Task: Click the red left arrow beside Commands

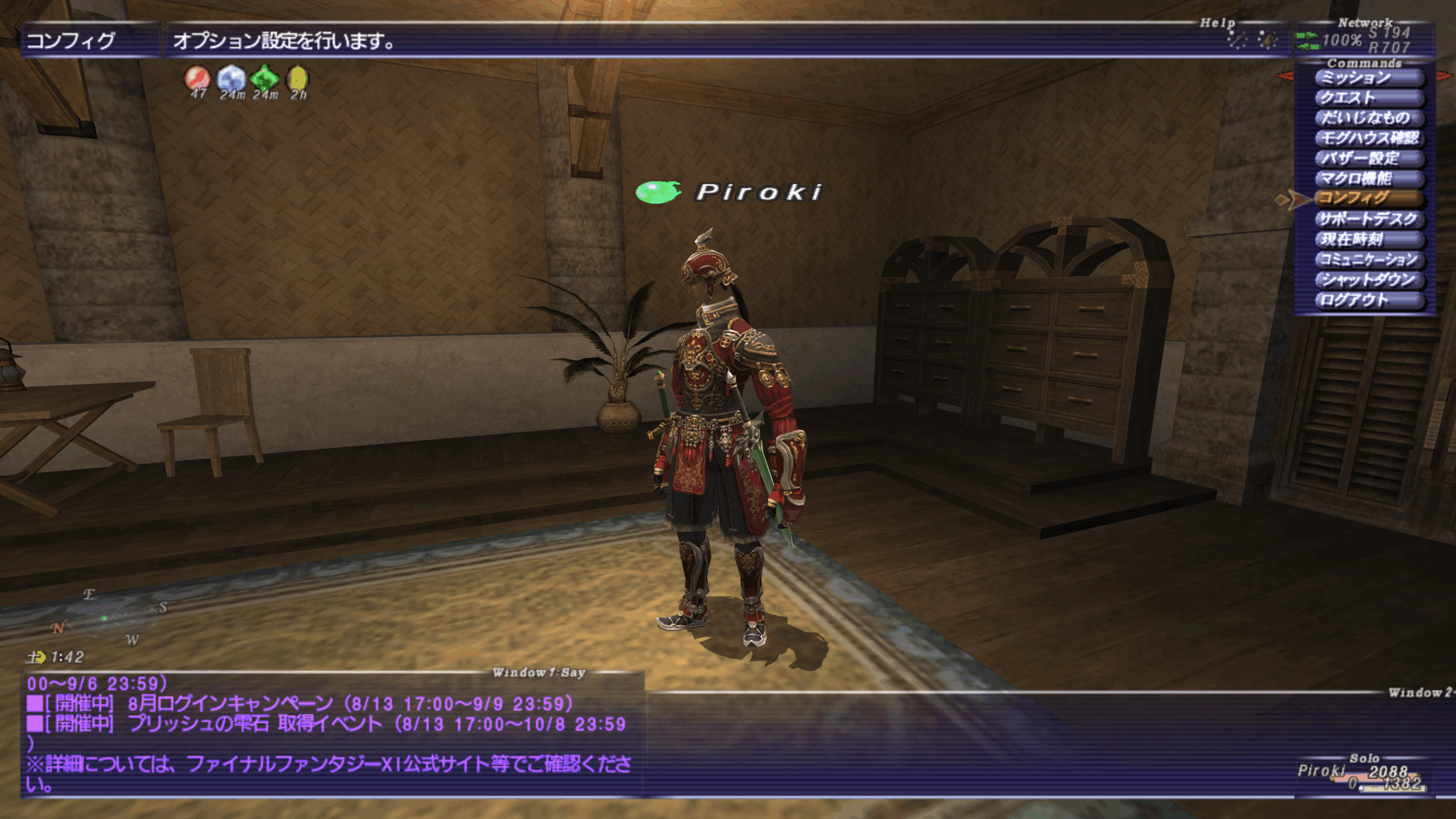Action: click(1284, 76)
